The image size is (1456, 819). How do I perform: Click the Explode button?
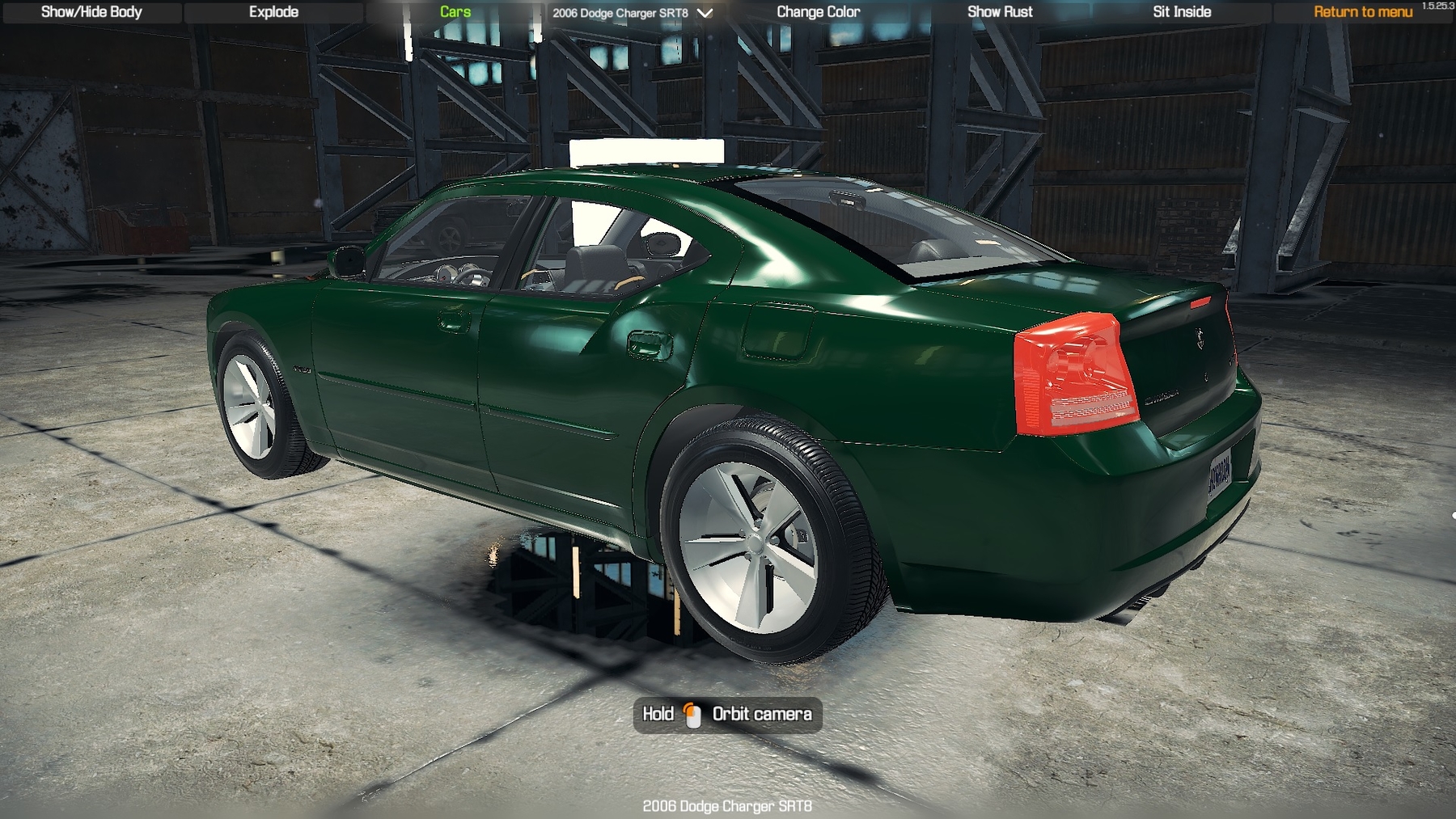273,12
